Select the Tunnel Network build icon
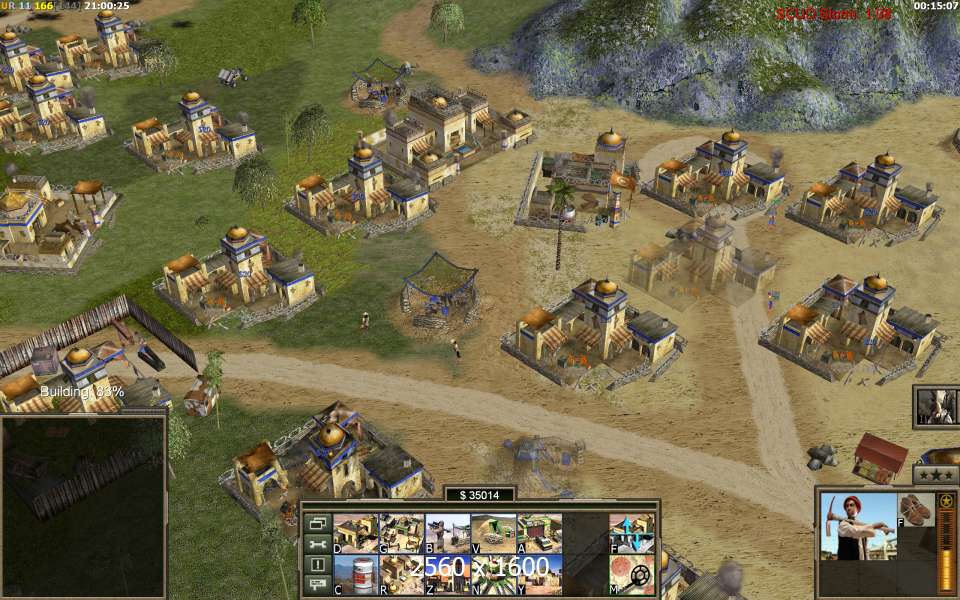The height and width of the screenshot is (600, 960). click(x=493, y=533)
